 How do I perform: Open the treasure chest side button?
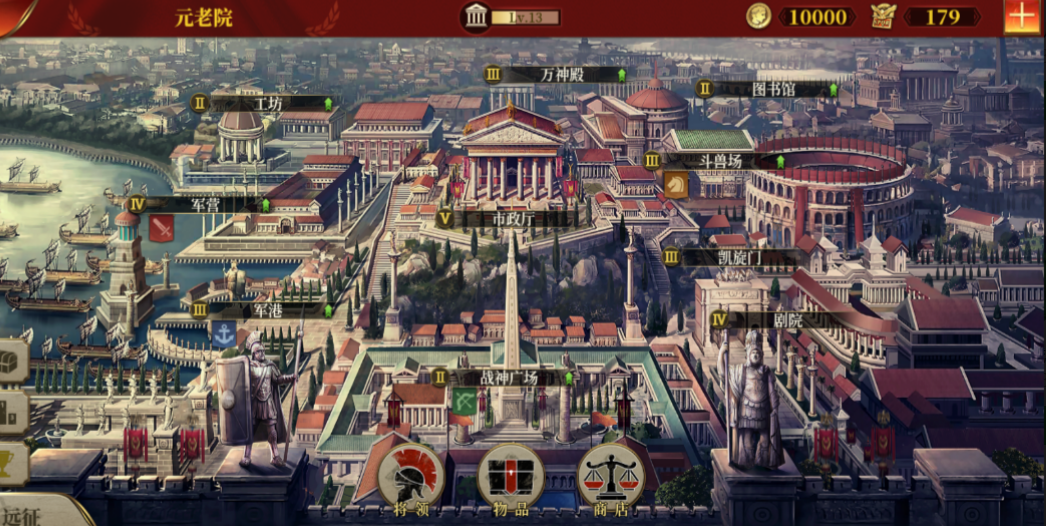(12, 362)
